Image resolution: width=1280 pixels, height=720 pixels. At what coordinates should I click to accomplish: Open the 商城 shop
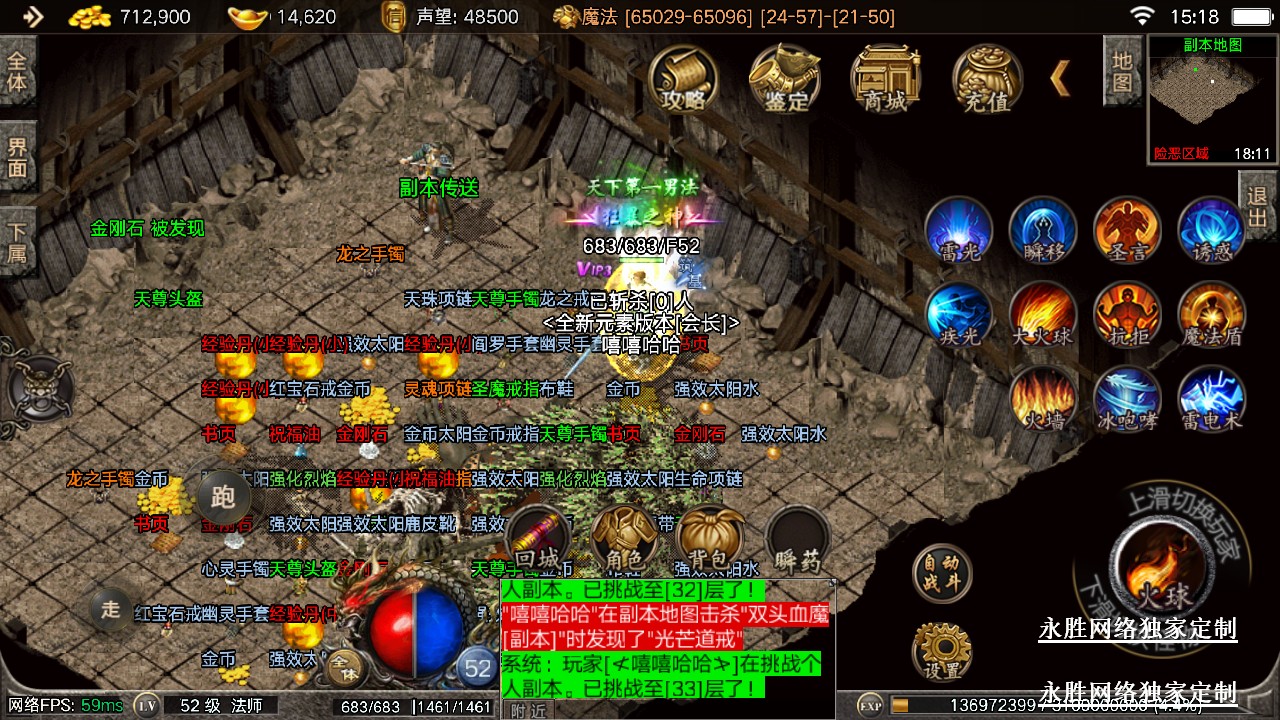coord(886,78)
